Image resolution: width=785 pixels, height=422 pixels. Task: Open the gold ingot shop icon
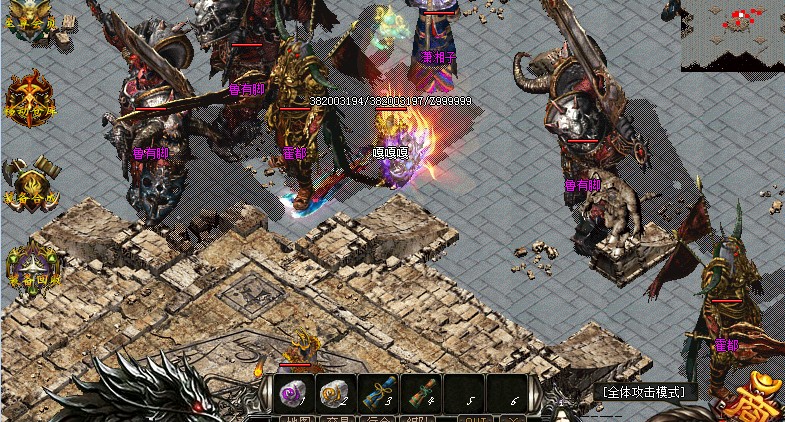coord(764,398)
